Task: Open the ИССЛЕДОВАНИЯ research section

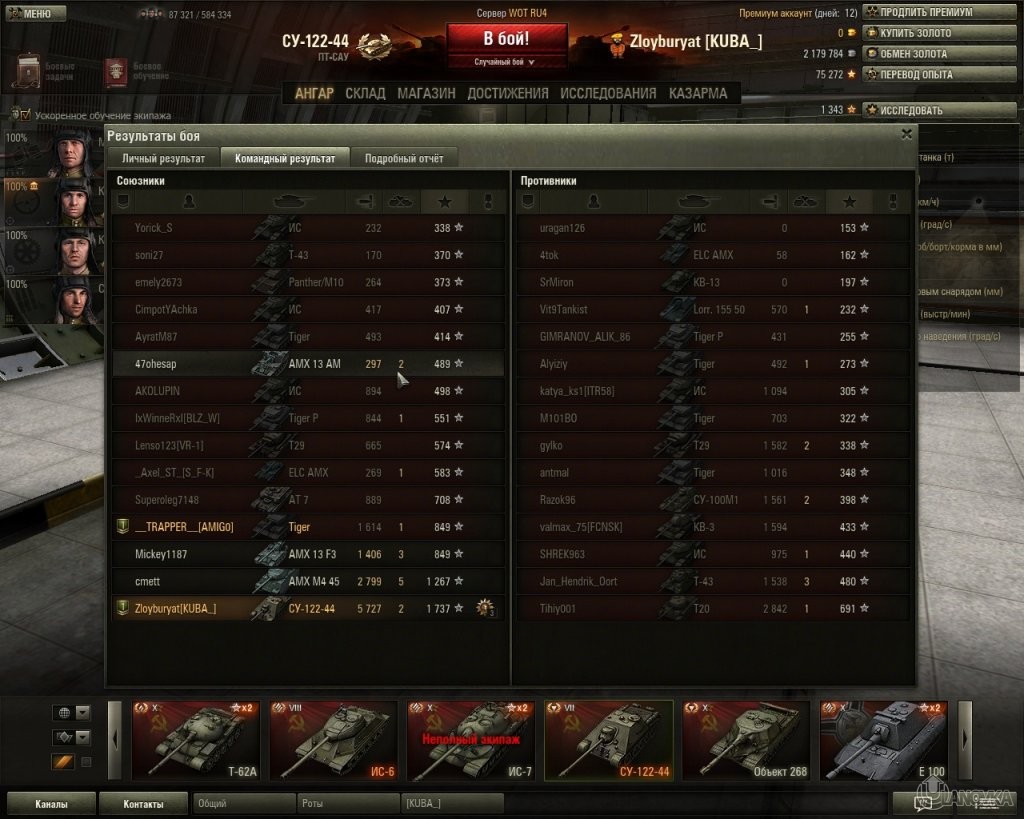Action: click(x=608, y=93)
